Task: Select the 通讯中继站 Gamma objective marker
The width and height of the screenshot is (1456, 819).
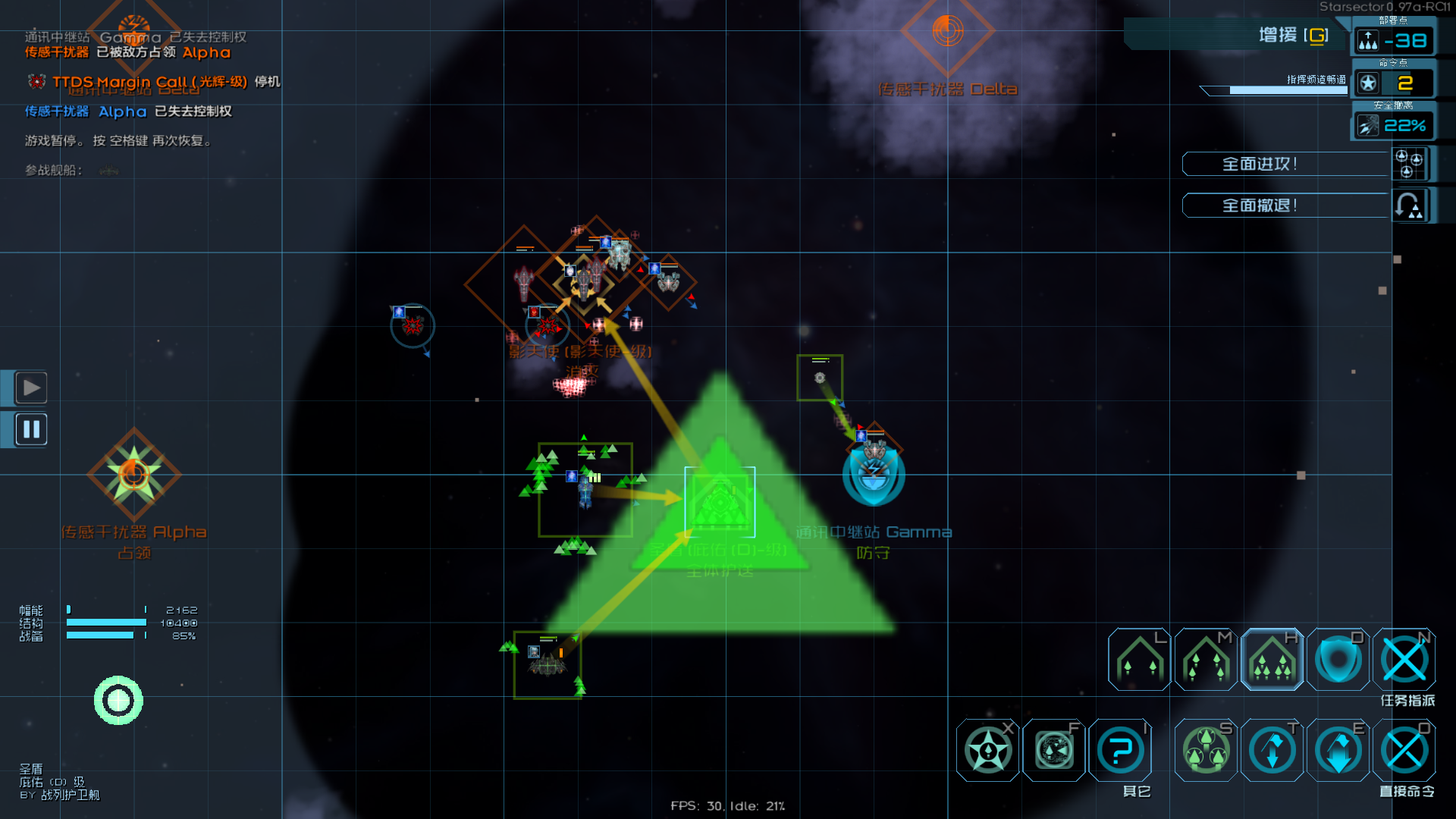Action: [874, 475]
